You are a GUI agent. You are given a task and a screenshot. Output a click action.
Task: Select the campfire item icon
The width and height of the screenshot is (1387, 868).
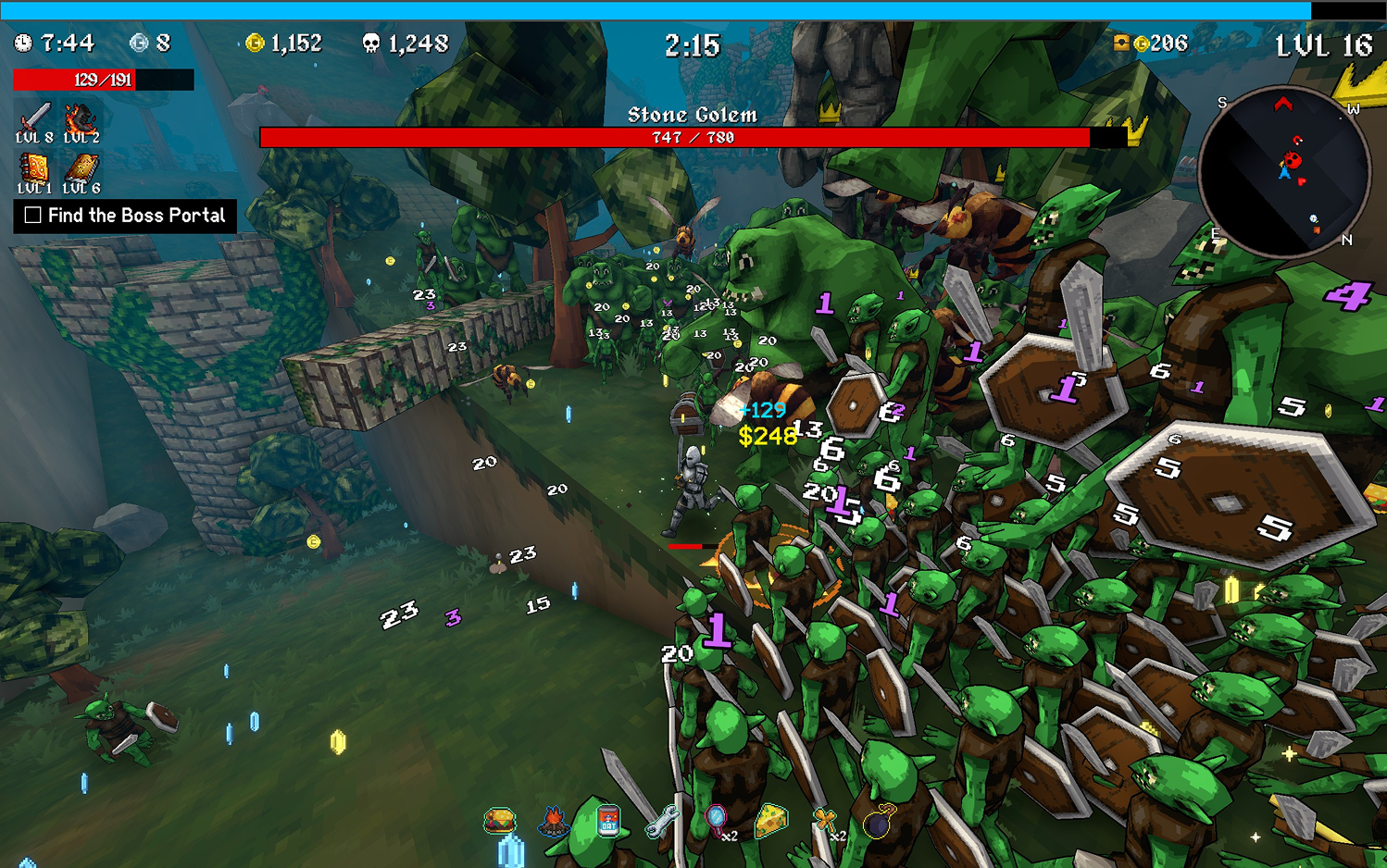point(554,820)
